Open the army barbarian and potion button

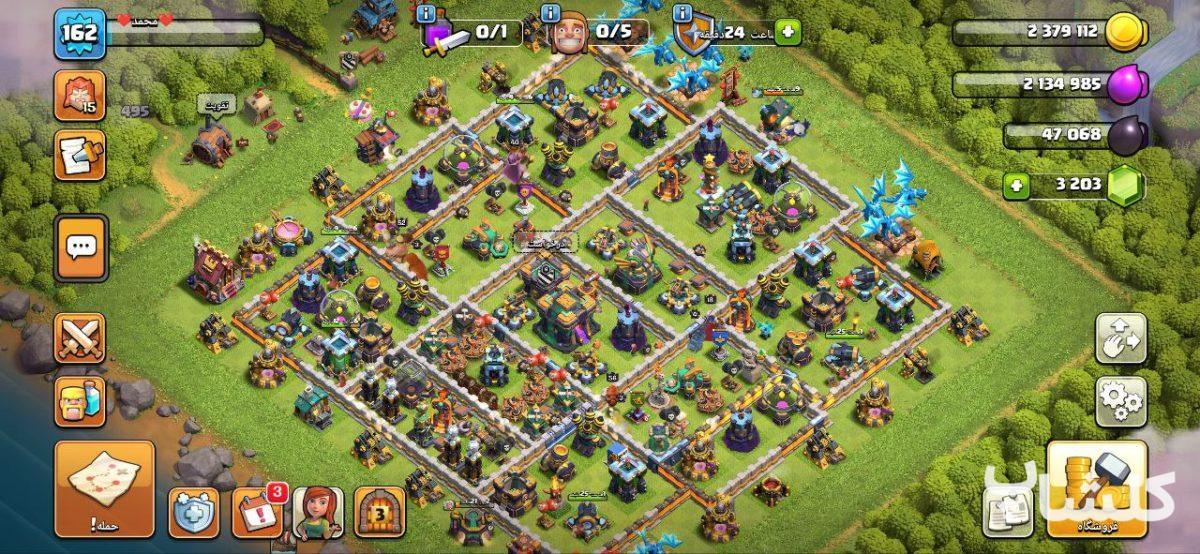[x=80, y=402]
